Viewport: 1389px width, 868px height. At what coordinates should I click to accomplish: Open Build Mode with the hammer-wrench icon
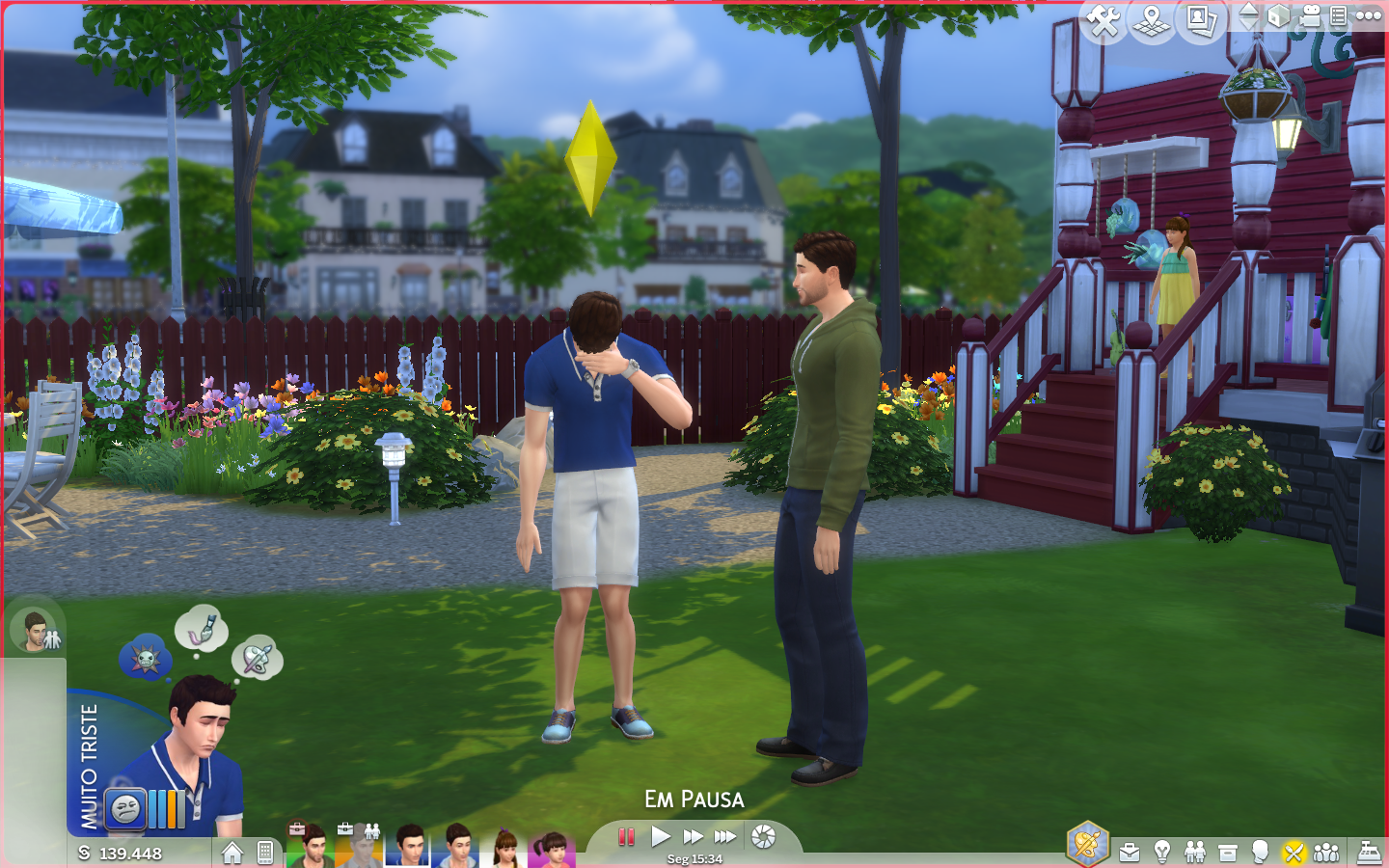(1103, 20)
